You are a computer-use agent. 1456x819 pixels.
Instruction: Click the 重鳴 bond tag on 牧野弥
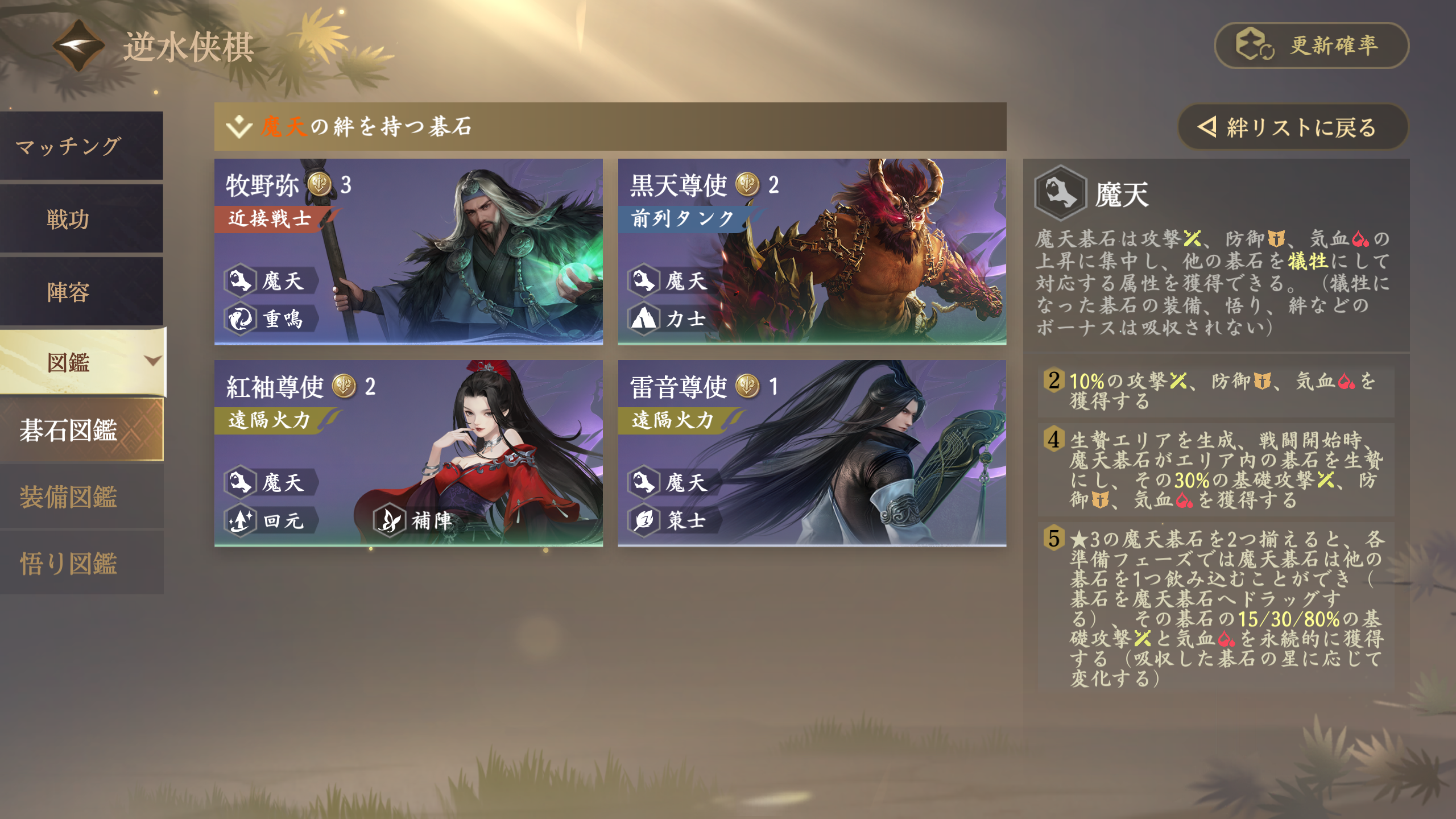click(x=271, y=318)
